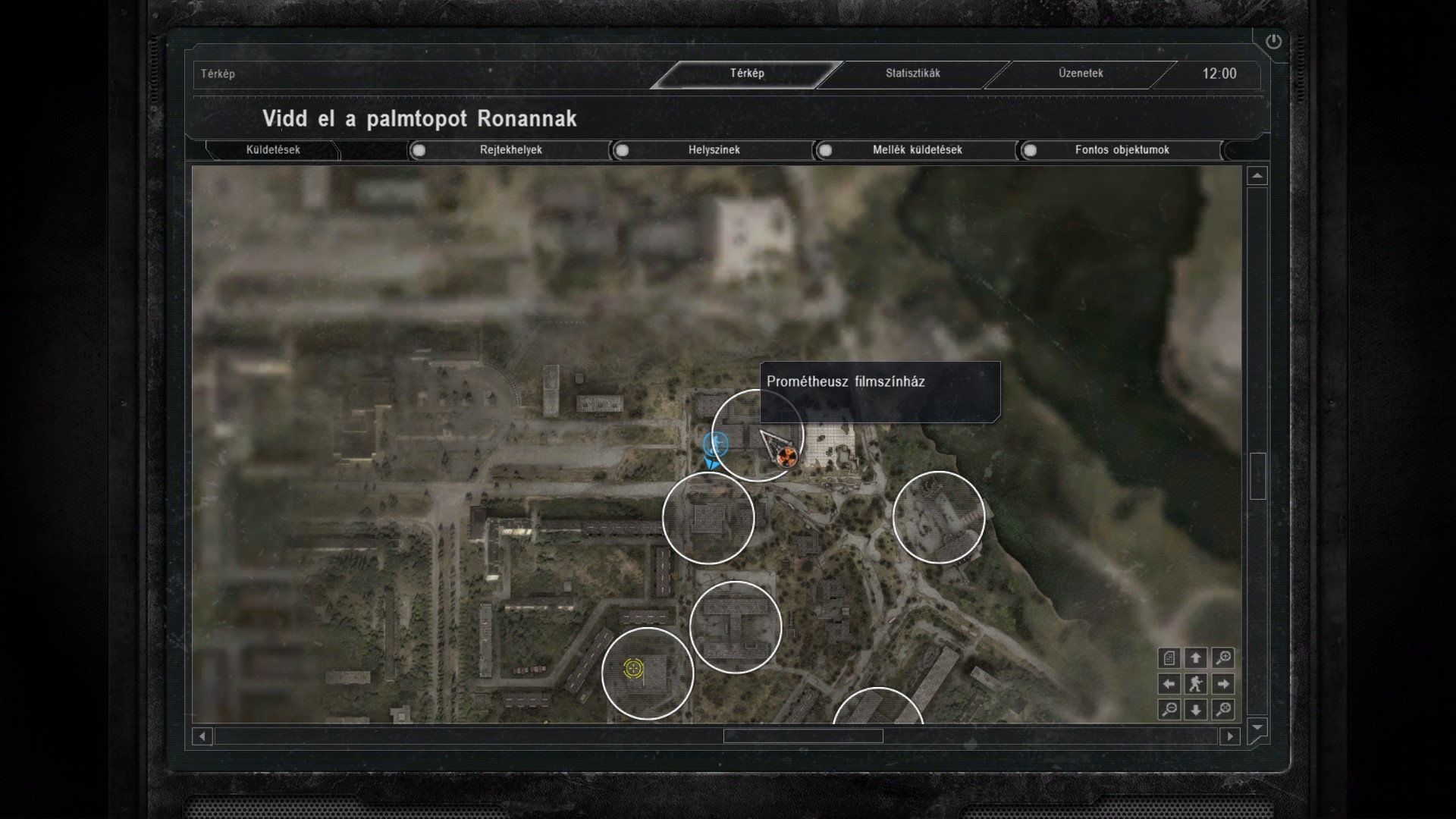Pan the map up with arrow button
Image resolution: width=1456 pixels, height=819 pixels.
pyautogui.click(x=1196, y=658)
